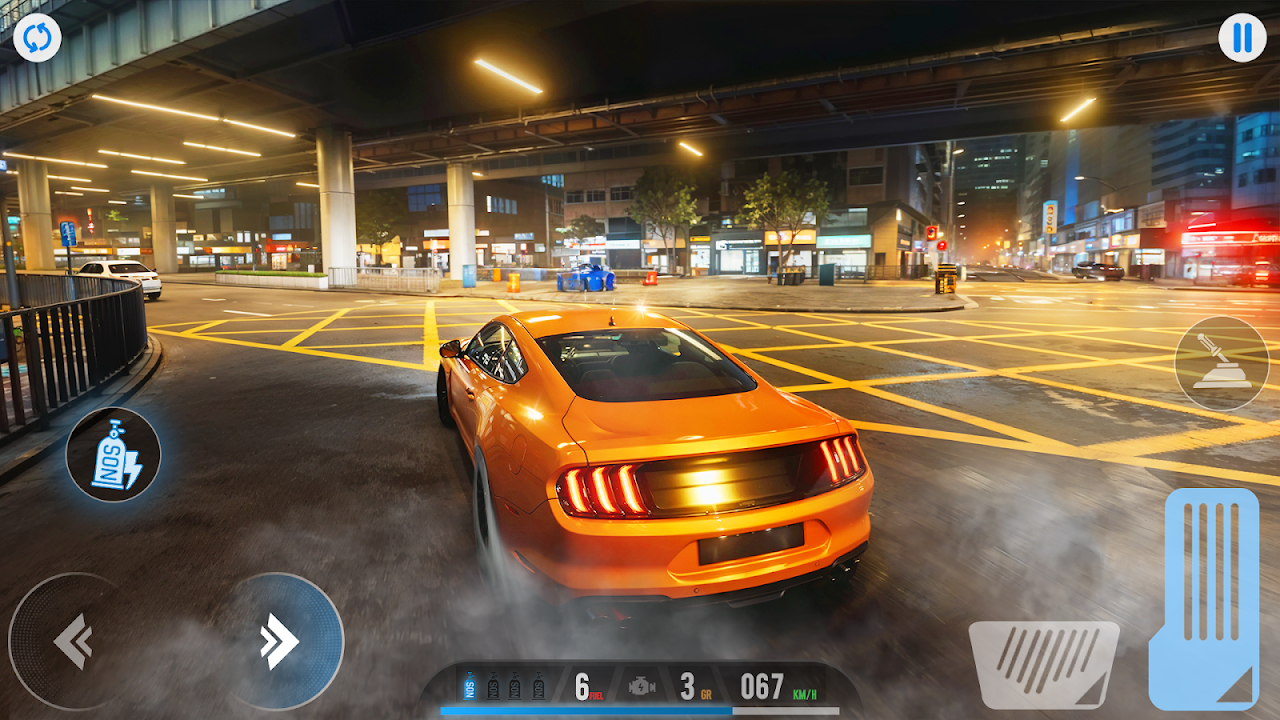Pause the game
Viewport: 1280px width, 720px height.
[1242, 38]
